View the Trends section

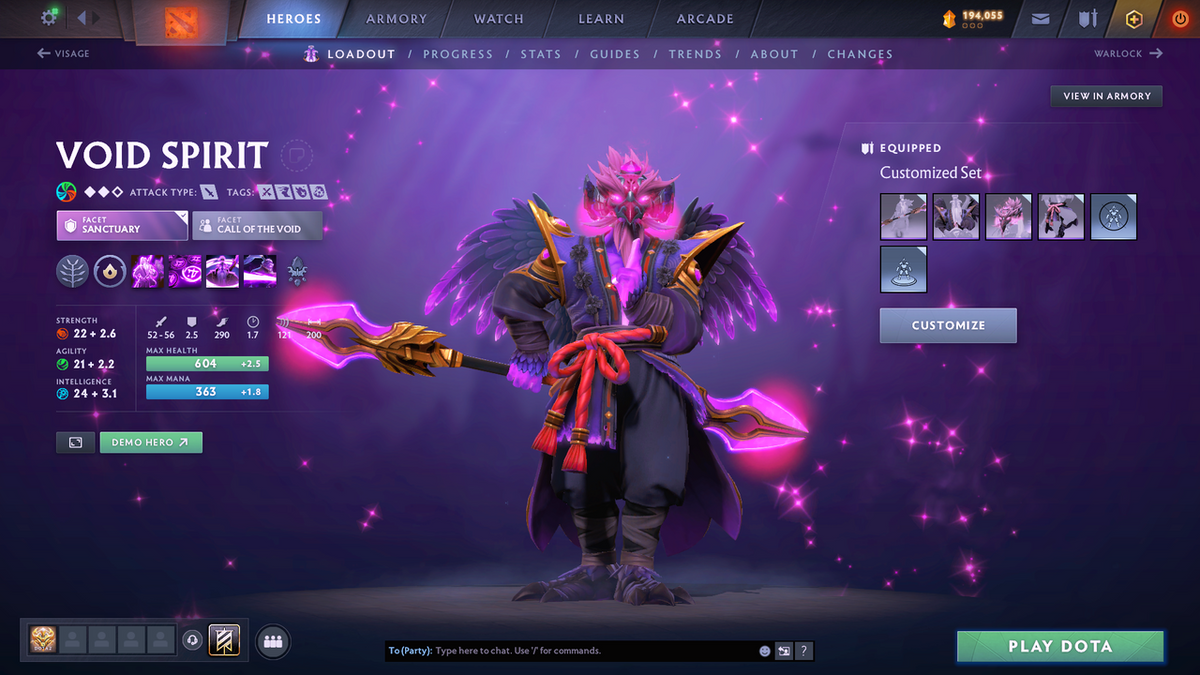tap(694, 54)
